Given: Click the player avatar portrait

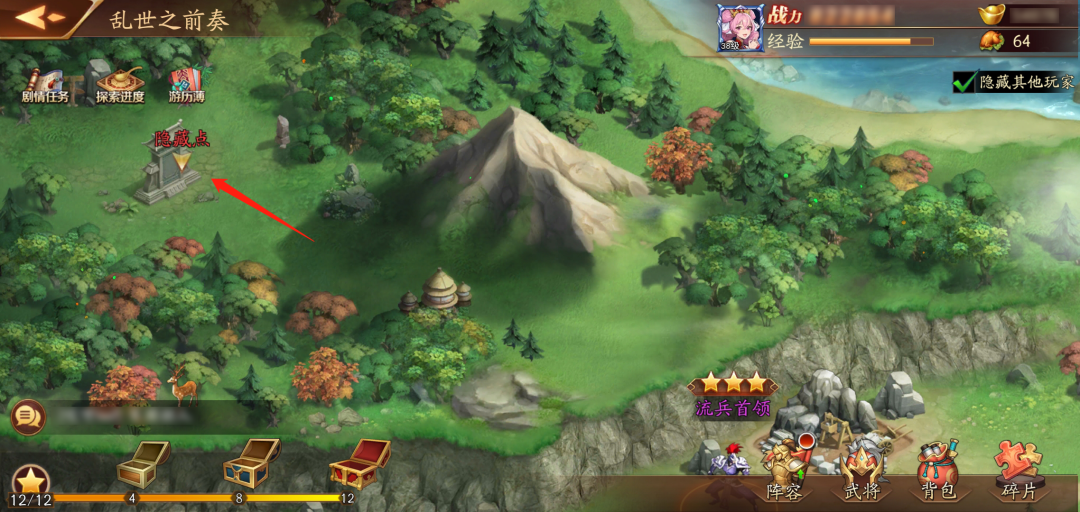Looking at the screenshot, I should (740, 27).
